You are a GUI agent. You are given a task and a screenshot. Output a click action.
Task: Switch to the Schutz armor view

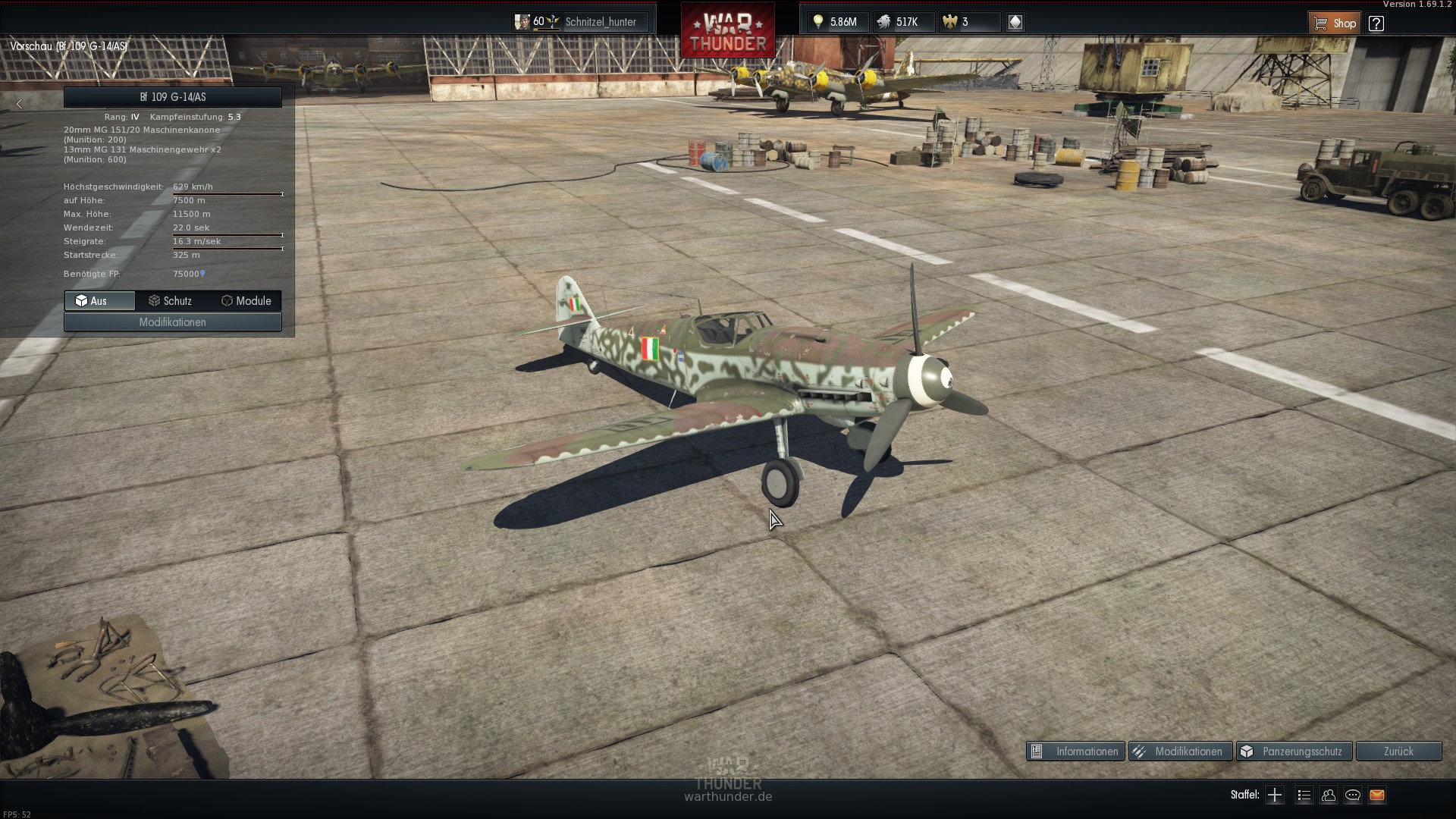point(171,301)
